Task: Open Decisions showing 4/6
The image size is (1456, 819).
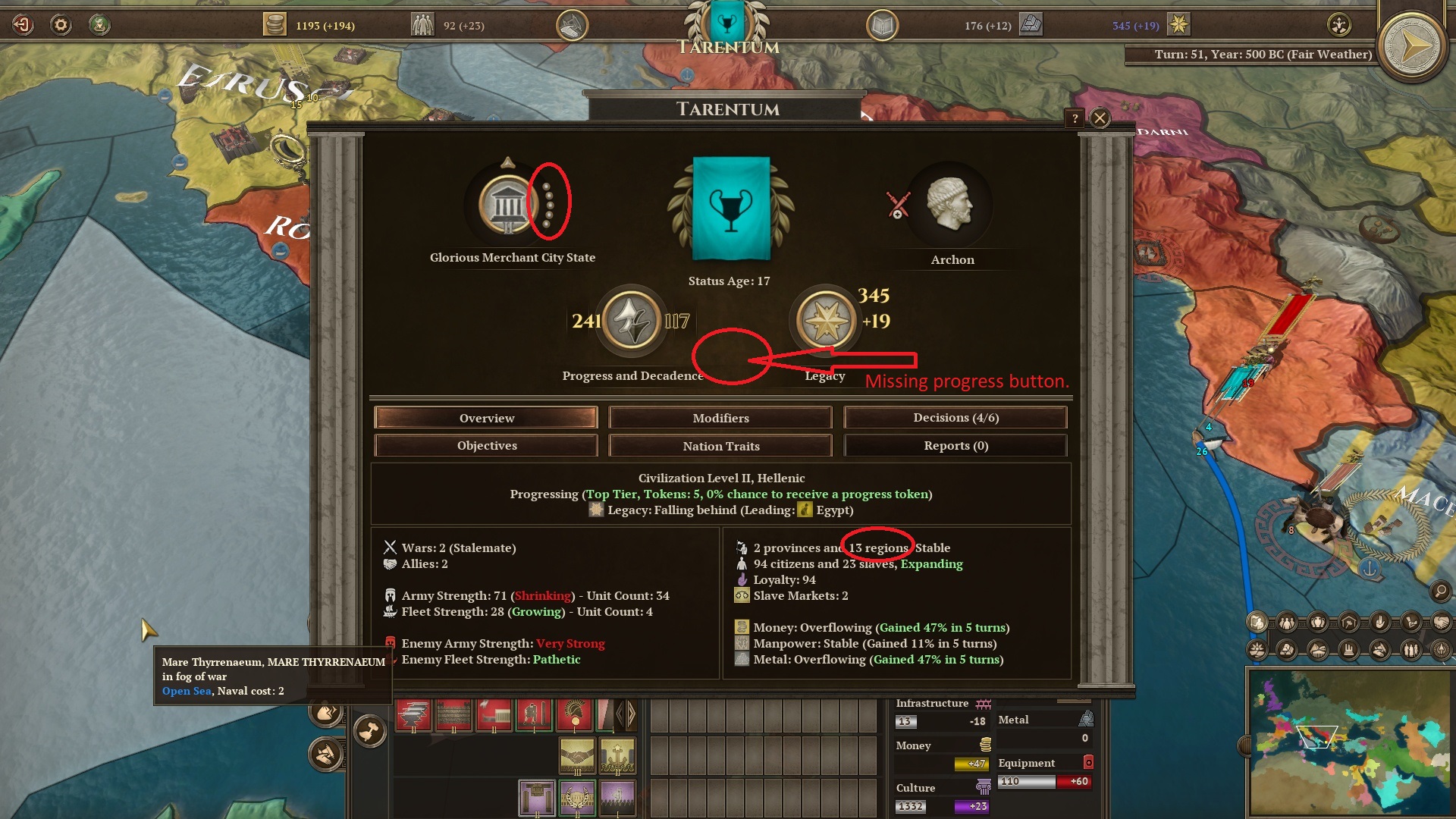Action: pyautogui.click(x=955, y=417)
